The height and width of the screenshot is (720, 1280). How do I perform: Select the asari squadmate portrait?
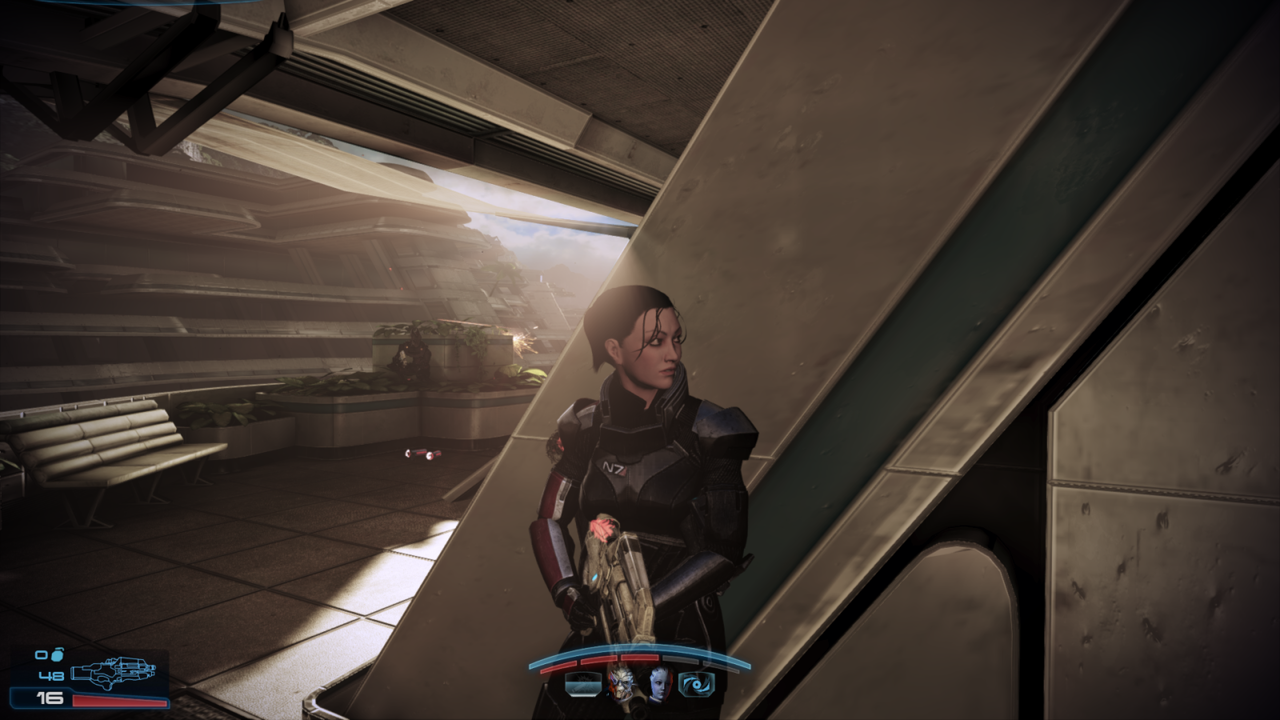[660, 684]
